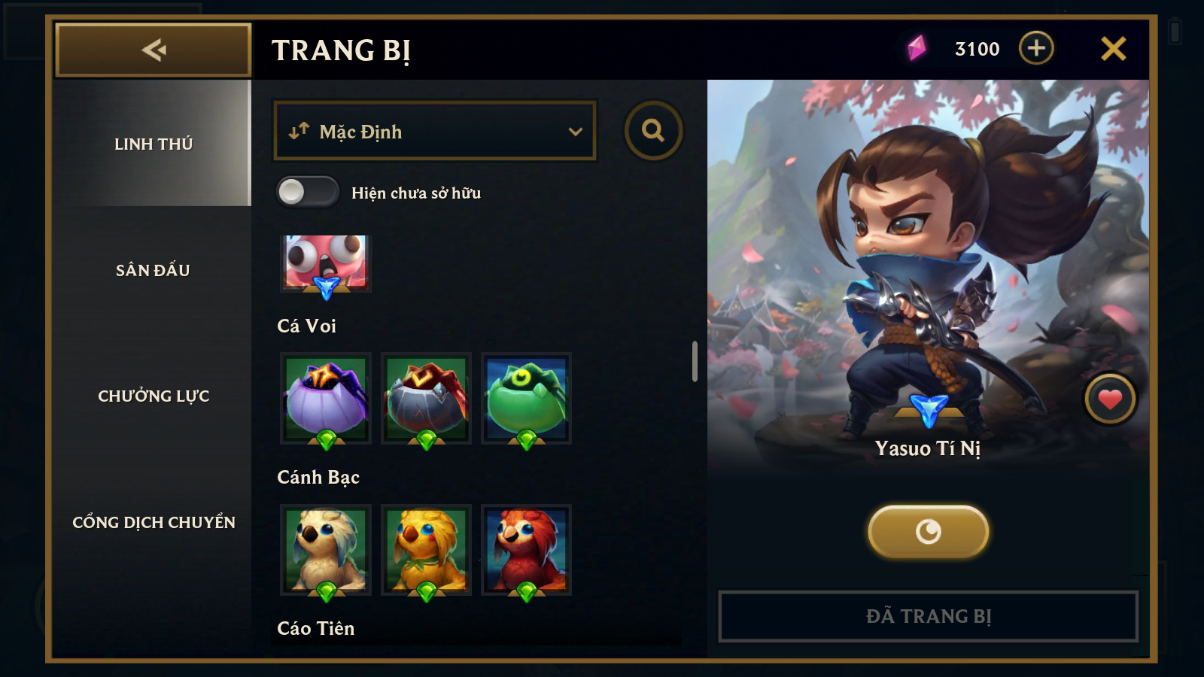Click the gold rotate preview button
The width and height of the screenshot is (1204, 677).
(x=928, y=532)
